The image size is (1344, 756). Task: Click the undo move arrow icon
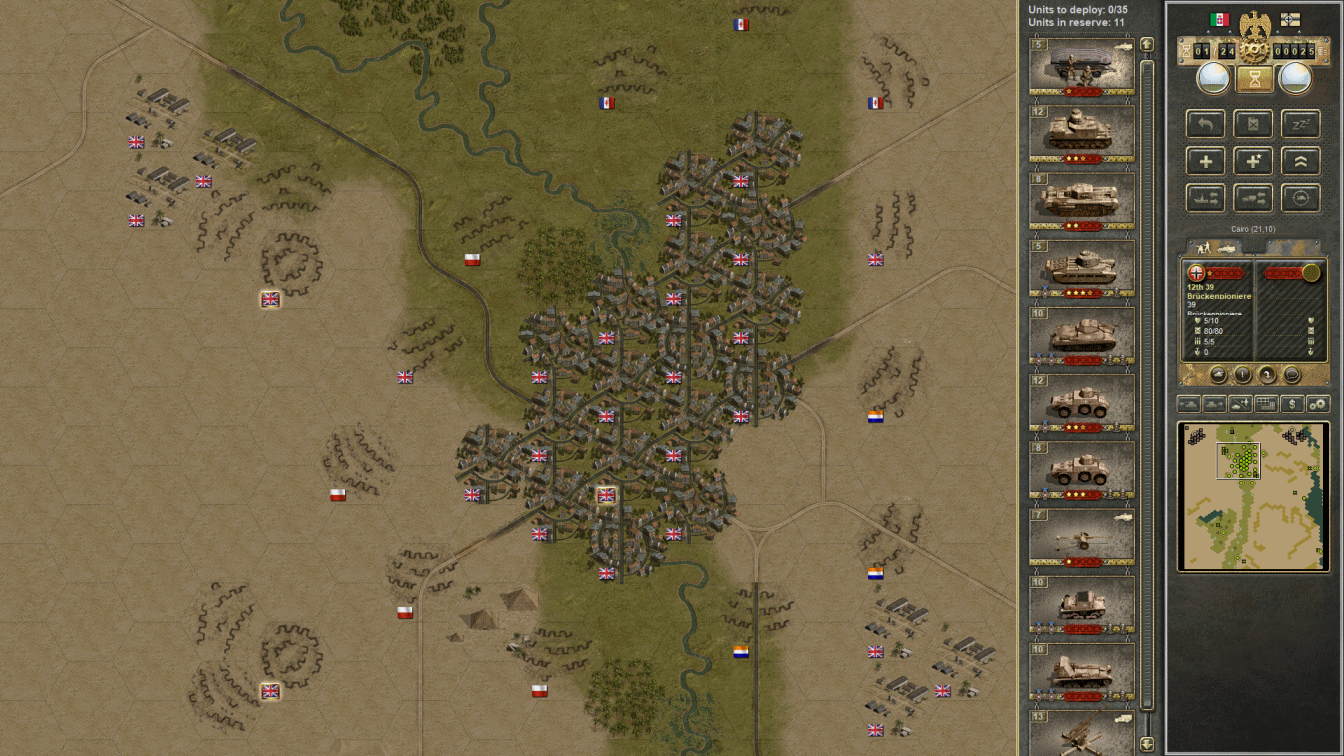point(1205,123)
